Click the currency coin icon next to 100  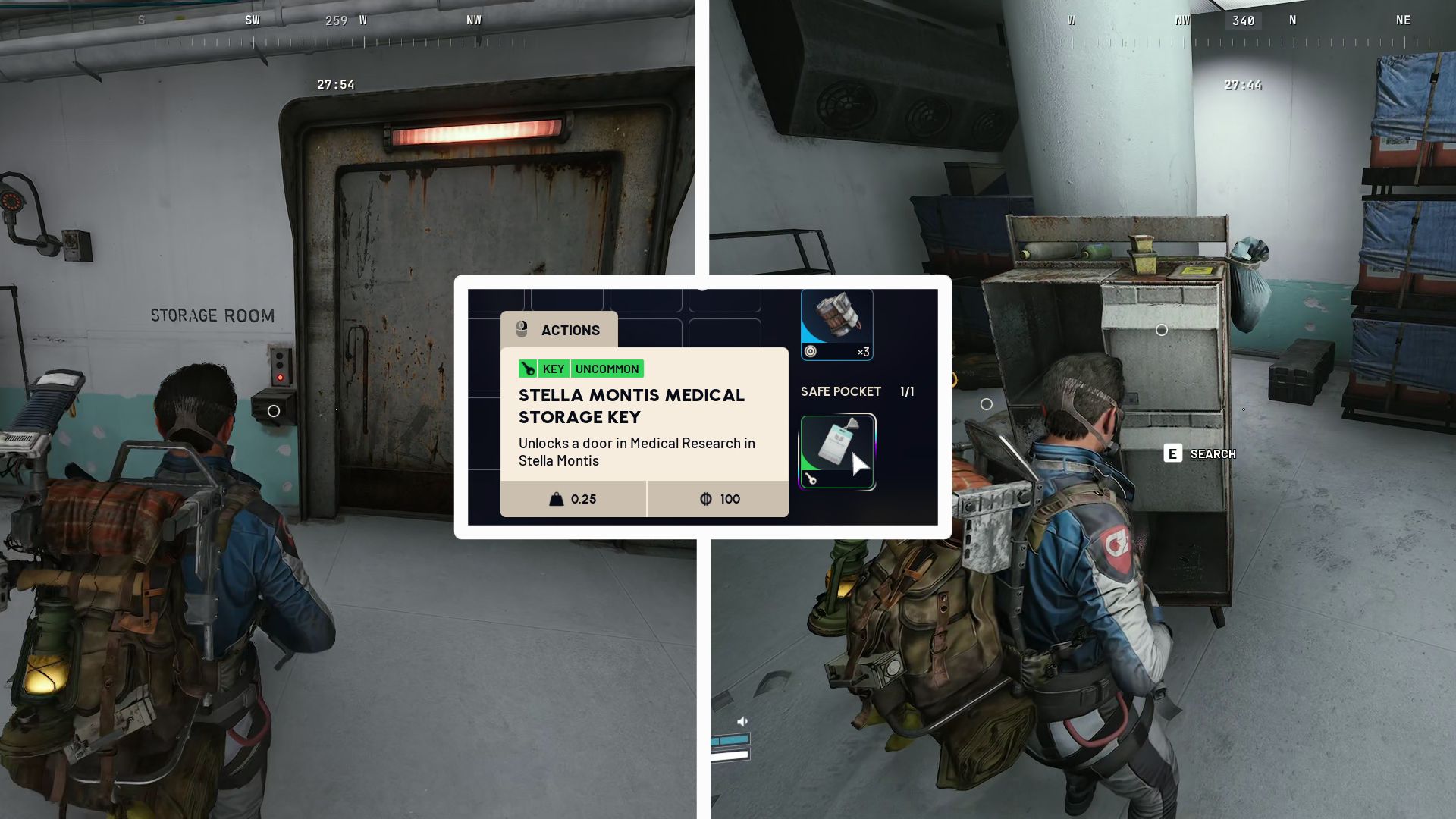tap(705, 499)
